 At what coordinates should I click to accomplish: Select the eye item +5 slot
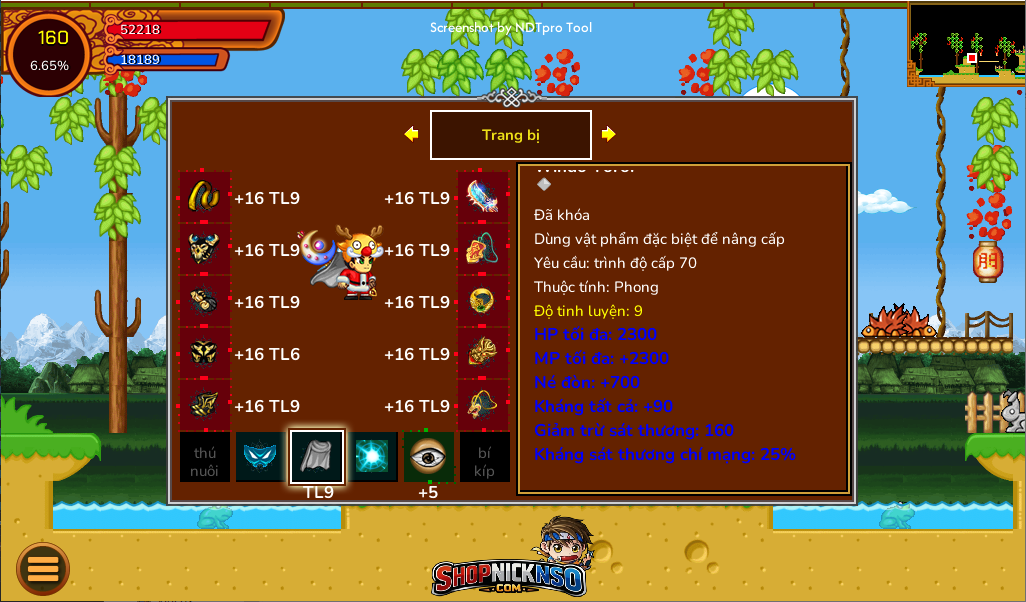click(x=429, y=457)
